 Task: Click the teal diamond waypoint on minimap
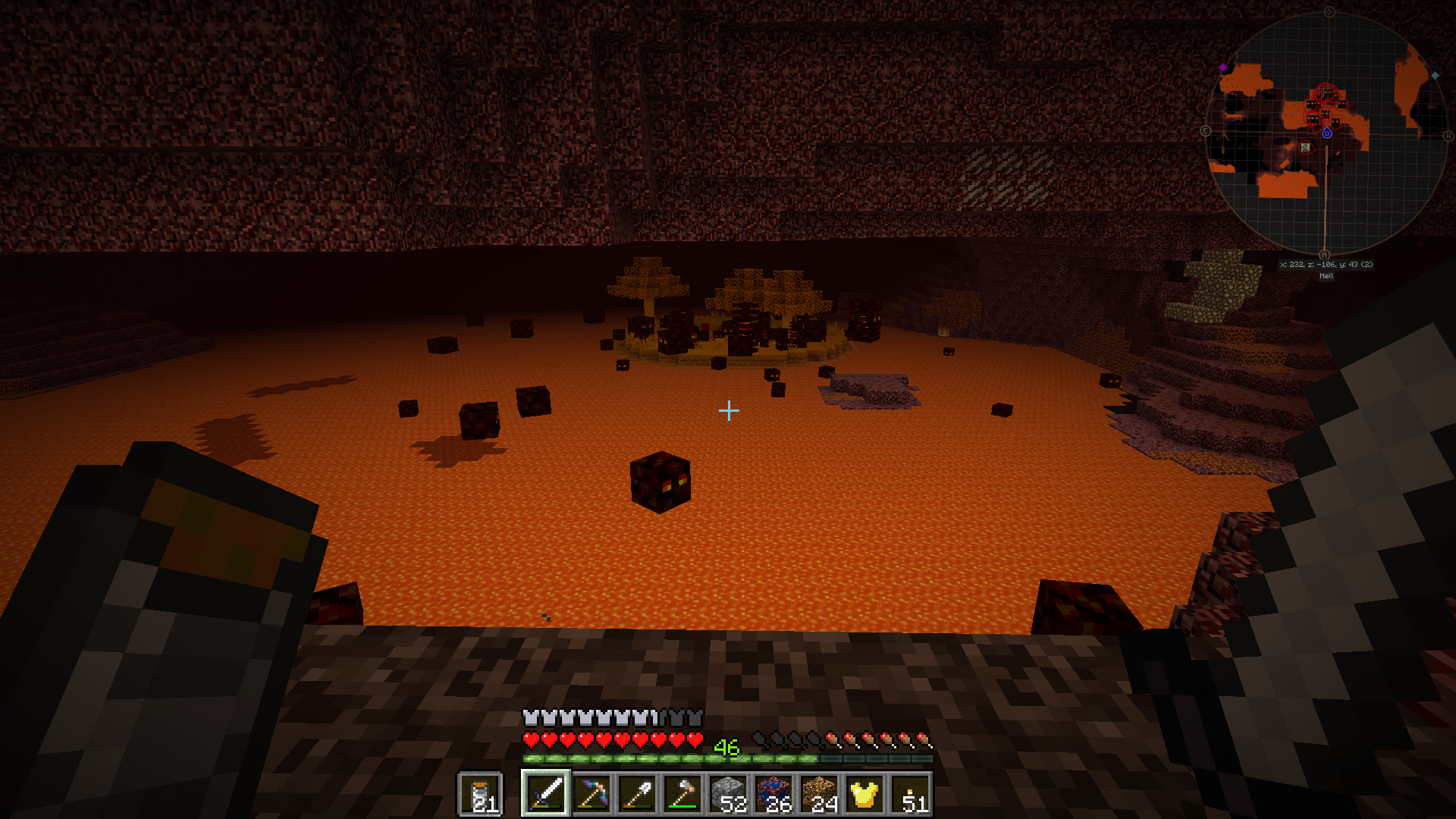(1435, 75)
